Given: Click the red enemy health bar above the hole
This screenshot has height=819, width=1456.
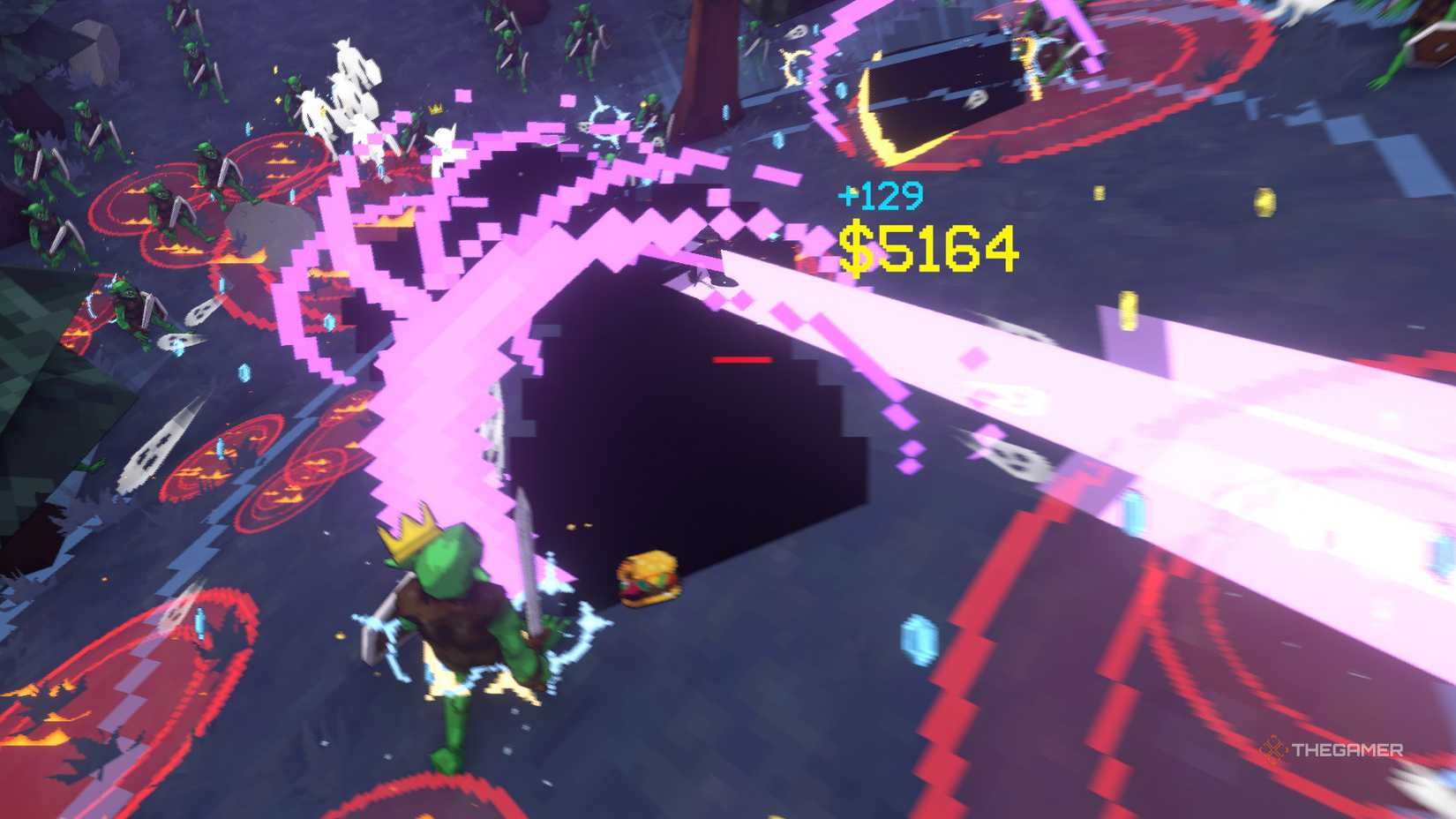Looking at the screenshot, I should point(741,360).
